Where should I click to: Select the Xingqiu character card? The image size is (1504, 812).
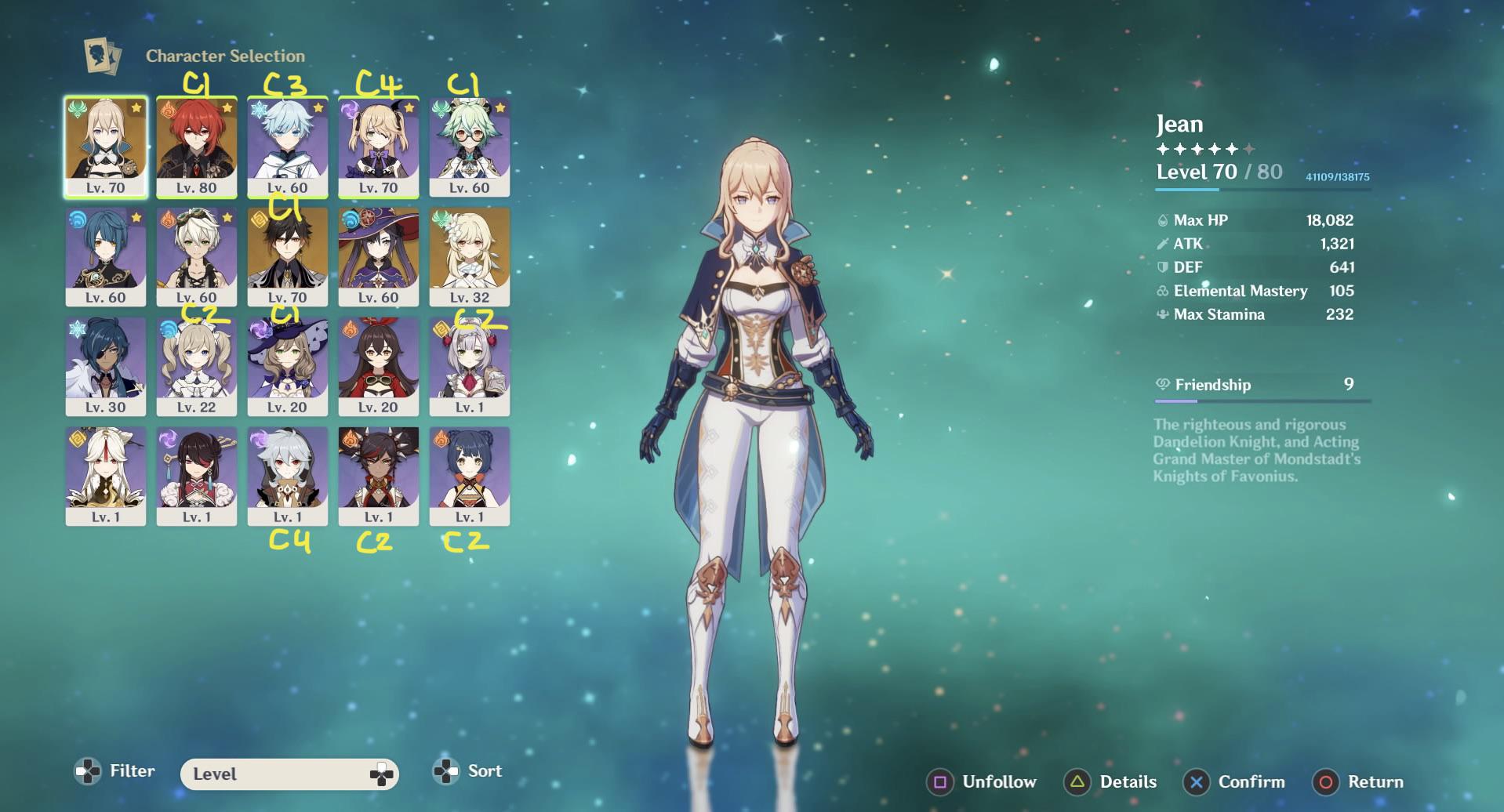click(105, 256)
